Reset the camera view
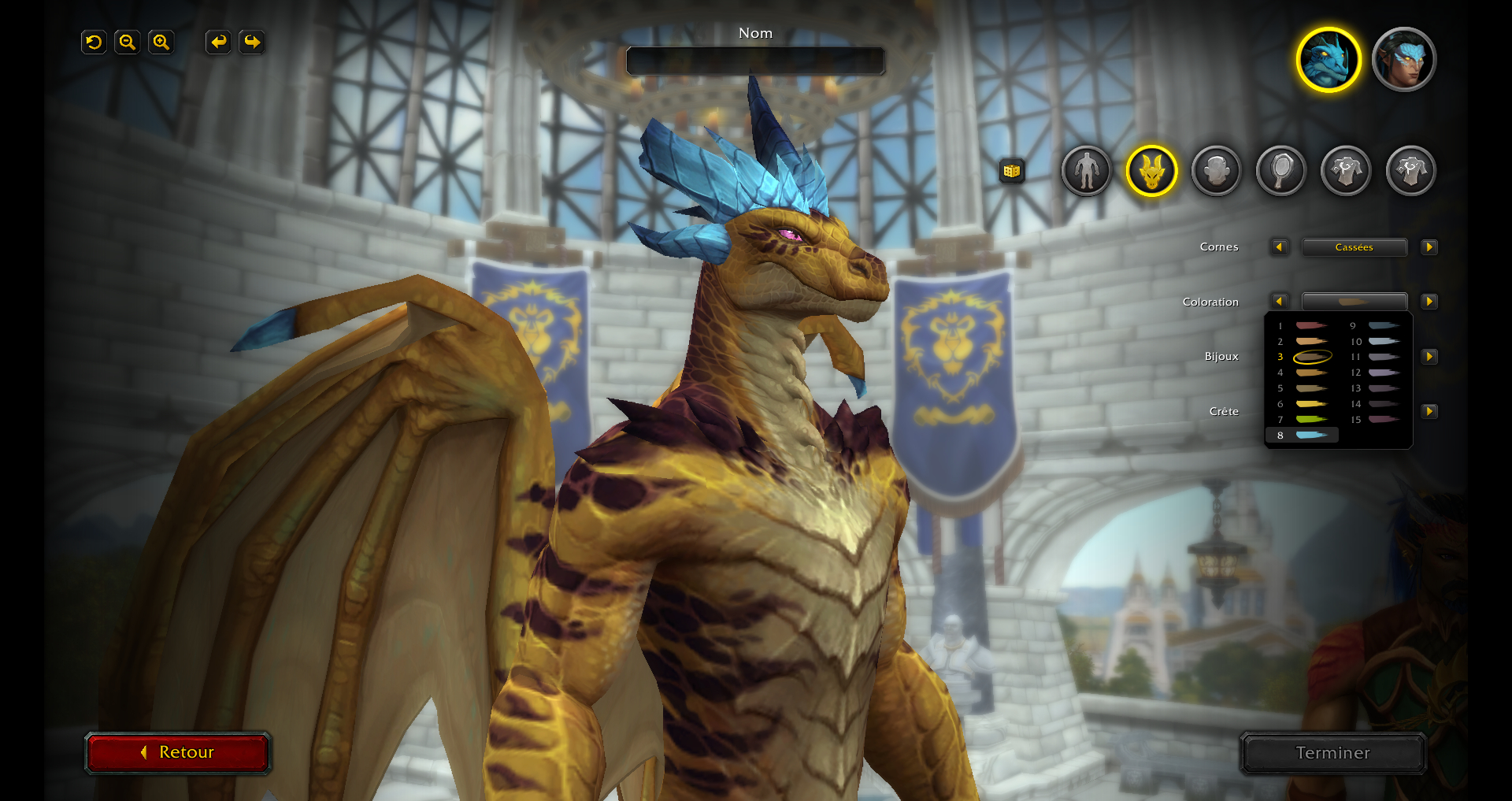Screen dimensions: 1512x801 click(x=94, y=42)
